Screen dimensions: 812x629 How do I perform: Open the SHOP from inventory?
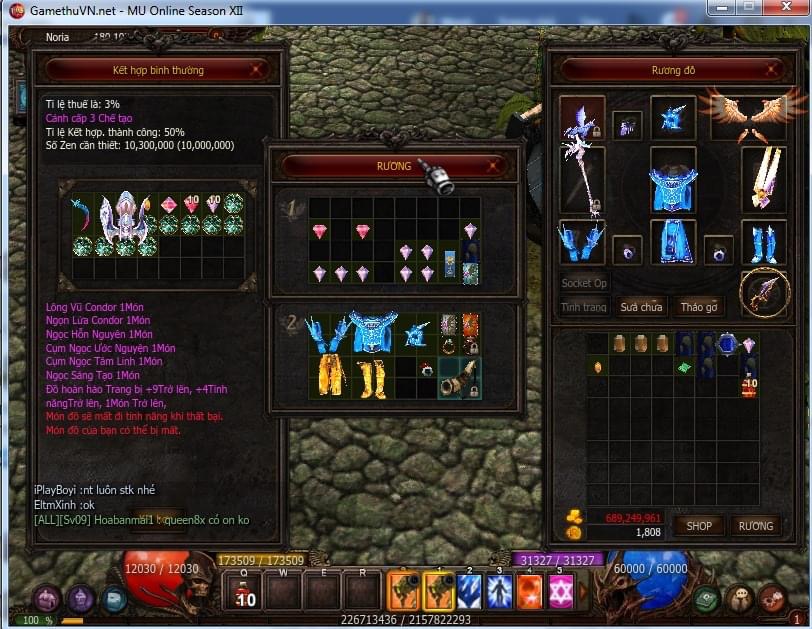click(699, 525)
